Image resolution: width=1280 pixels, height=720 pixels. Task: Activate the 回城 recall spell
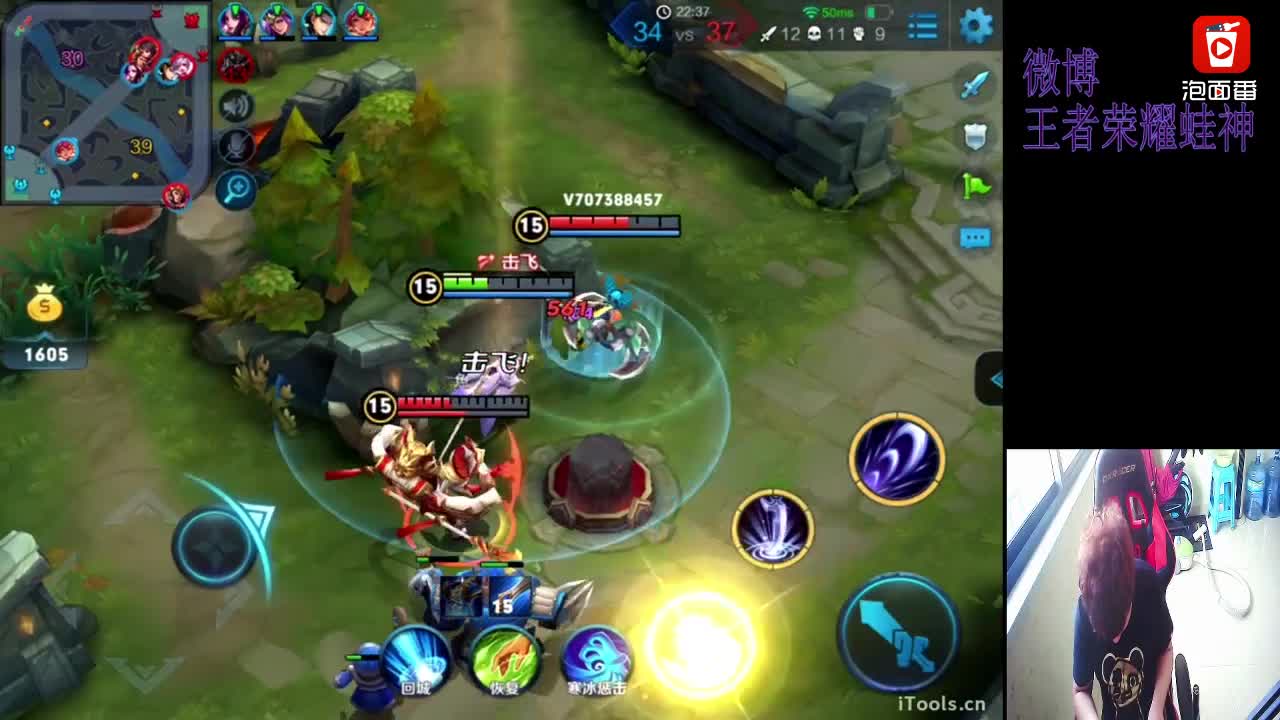415,658
